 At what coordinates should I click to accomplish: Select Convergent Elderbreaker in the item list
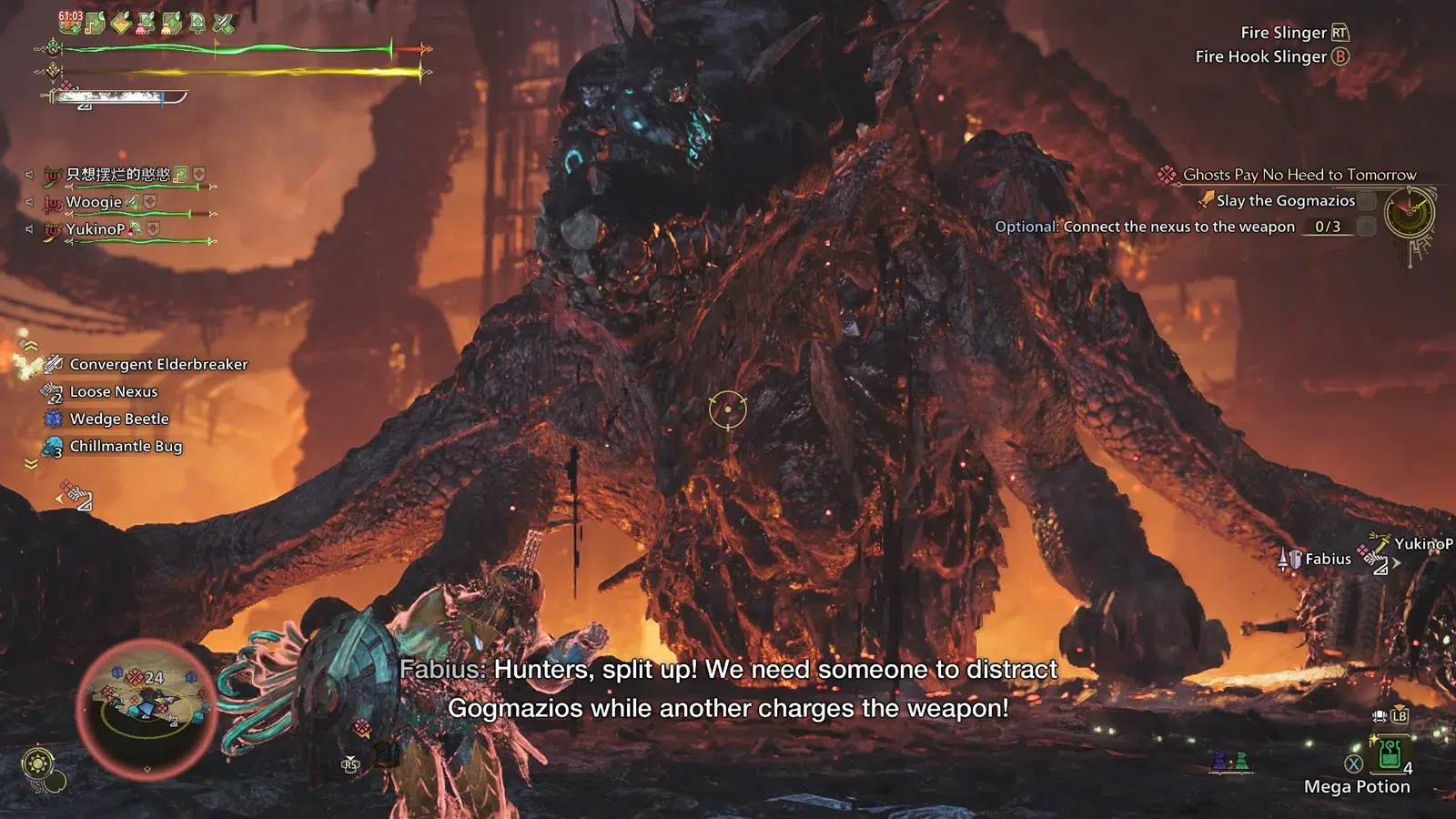[x=157, y=364]
